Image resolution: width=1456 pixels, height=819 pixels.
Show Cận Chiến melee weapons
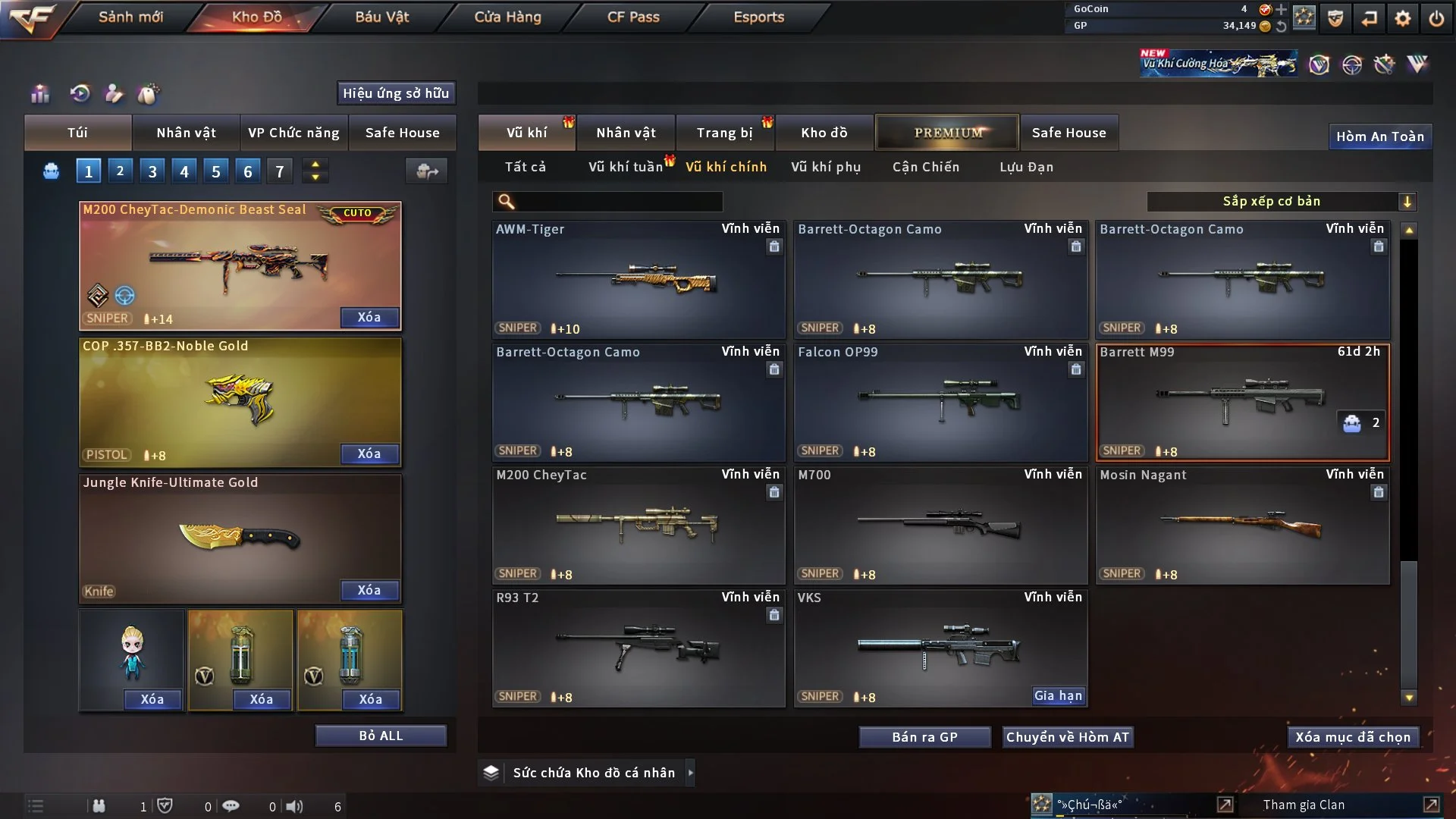coord(925,167)
